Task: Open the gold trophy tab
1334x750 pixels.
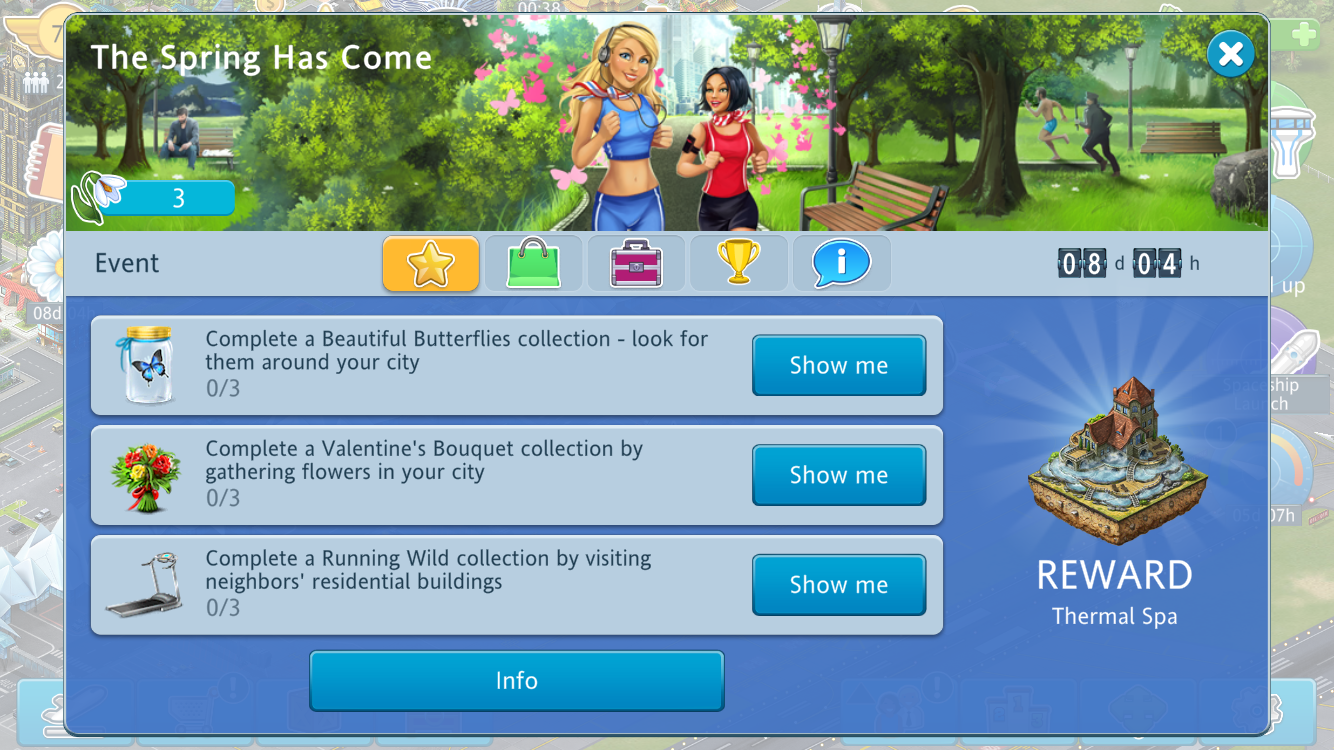Action: pyautogui.click(x=739, y=264)
